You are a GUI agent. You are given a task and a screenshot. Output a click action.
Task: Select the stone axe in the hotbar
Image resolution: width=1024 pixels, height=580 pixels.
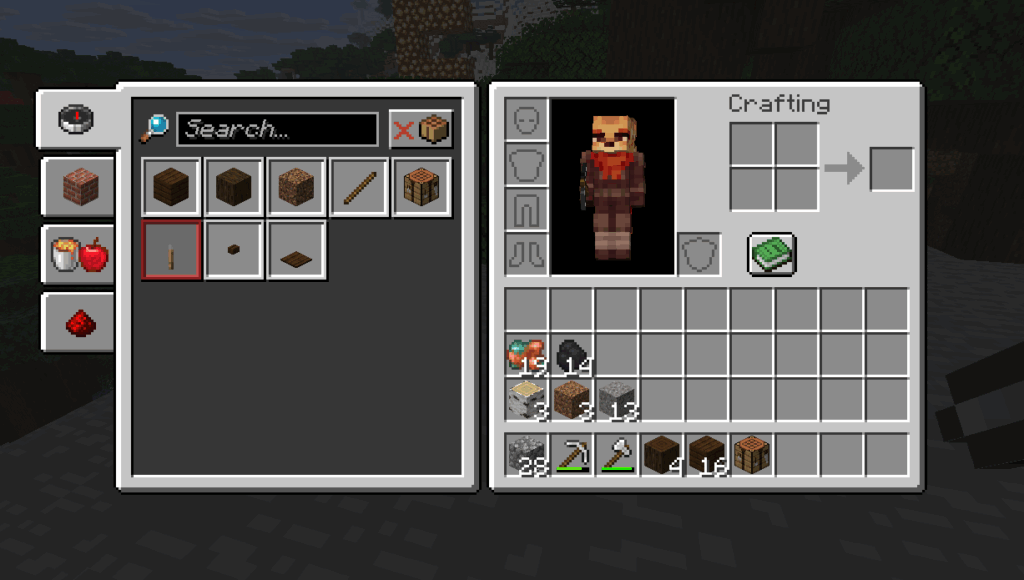(616, 455)
